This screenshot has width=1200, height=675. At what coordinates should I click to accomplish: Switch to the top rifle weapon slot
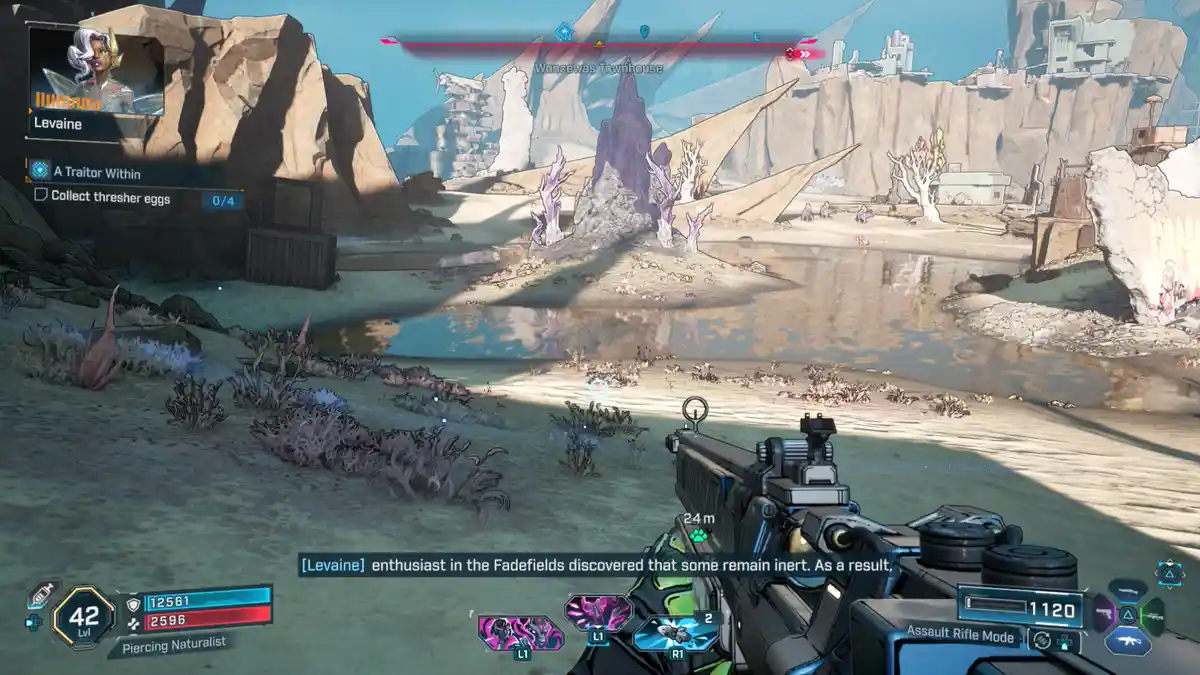(1128, 593)
